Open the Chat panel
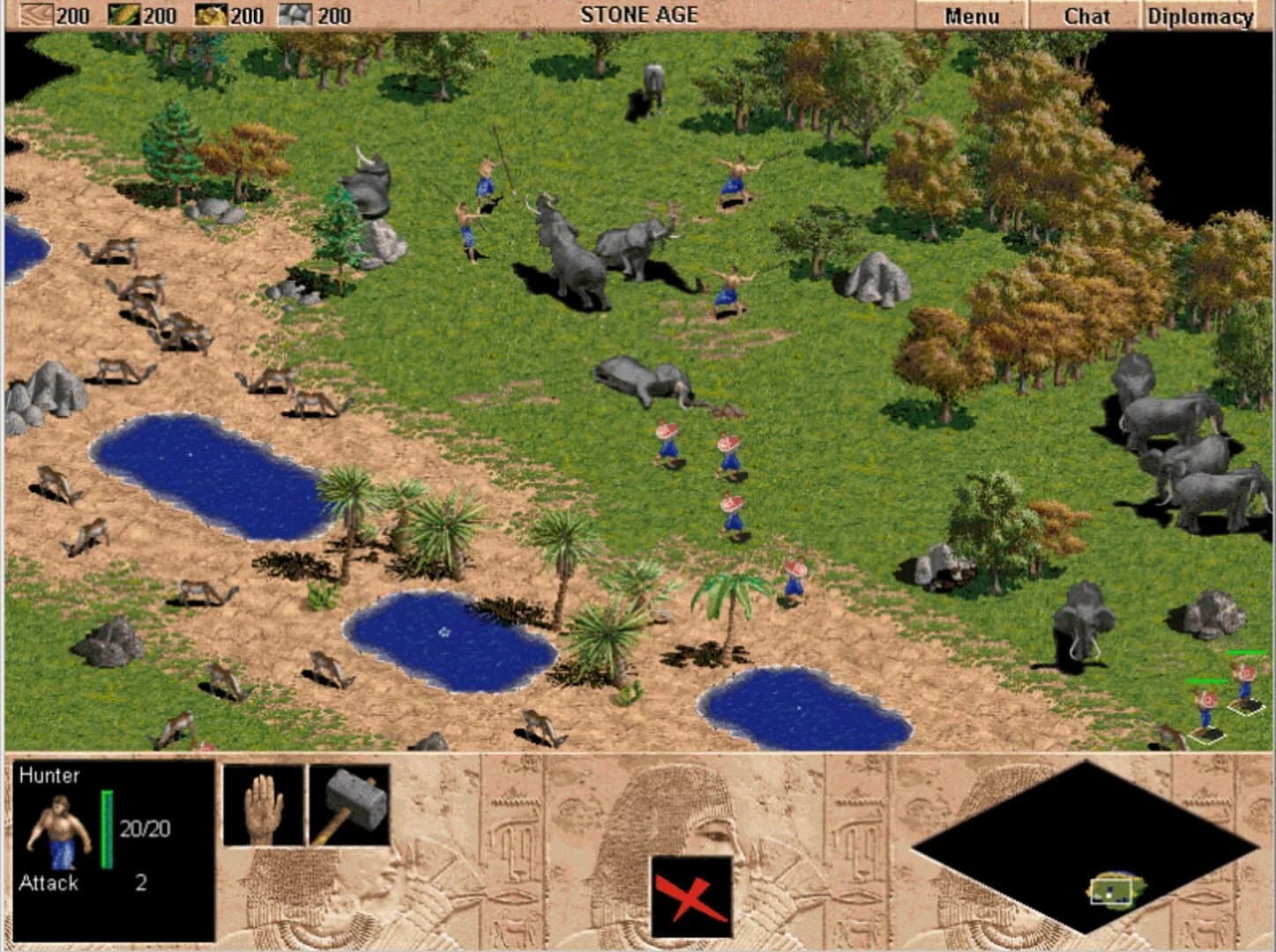 (1088, 15)
